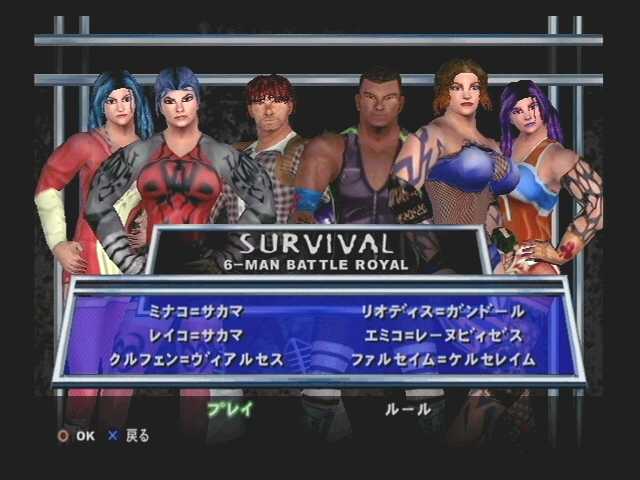The image size is (640, 480).
Task: Select the プレイ (Play) option
Action: coord(230,408)
